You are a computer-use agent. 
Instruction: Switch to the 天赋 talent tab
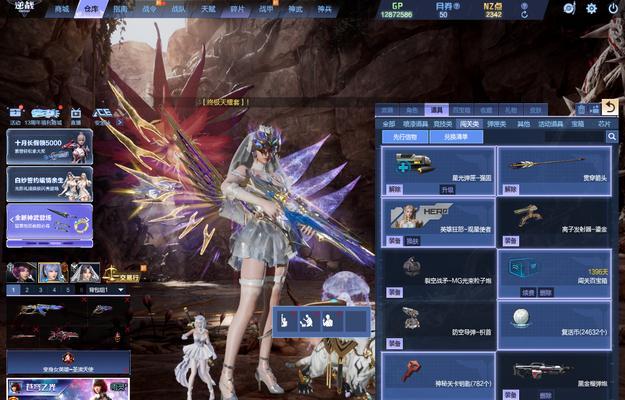coord(208,9)
